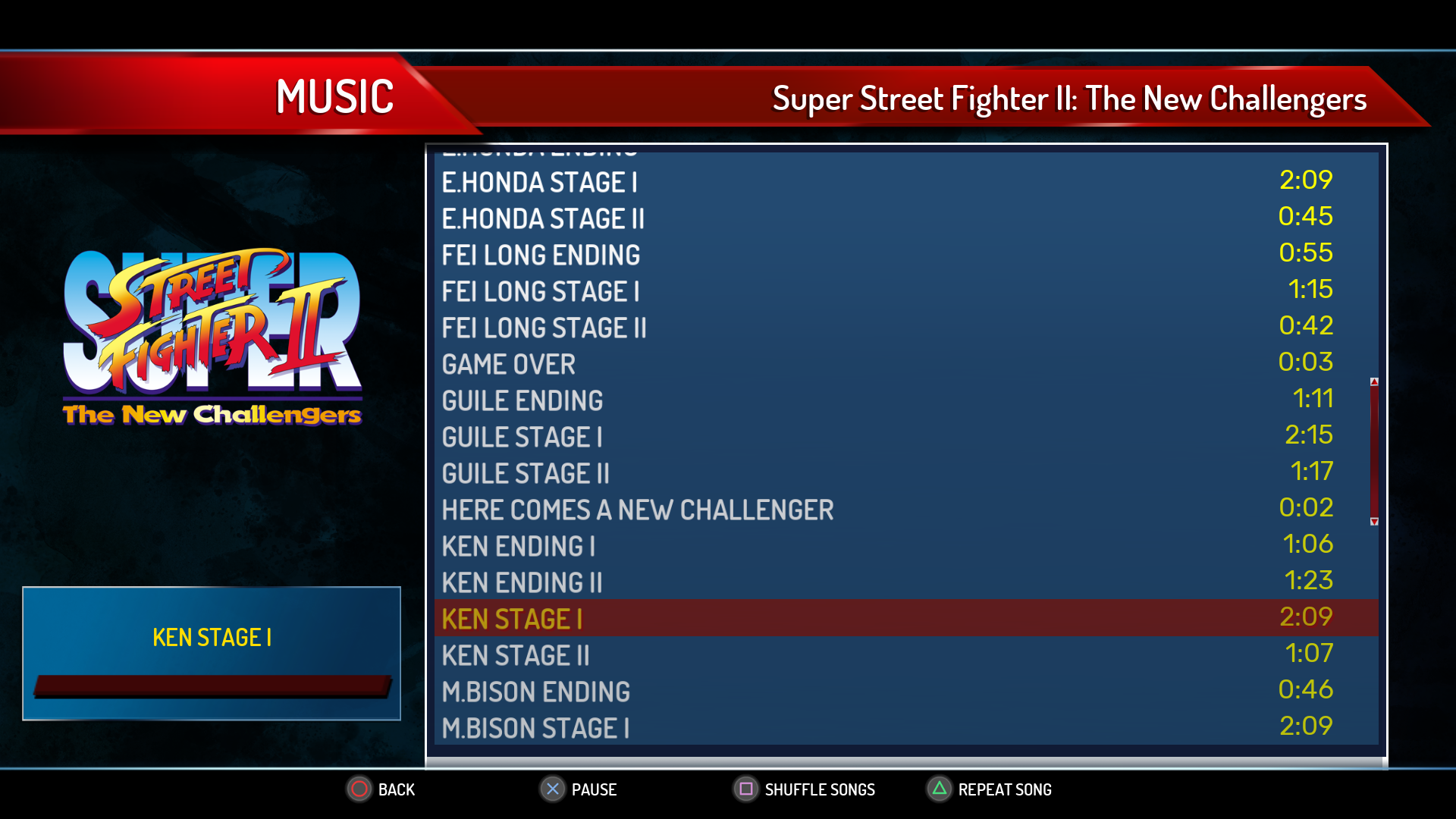The height and width of the screenshot is (819, 1456).
Task: Click the scrollbar's red up arrow
Action: [x=1374, y=381]
